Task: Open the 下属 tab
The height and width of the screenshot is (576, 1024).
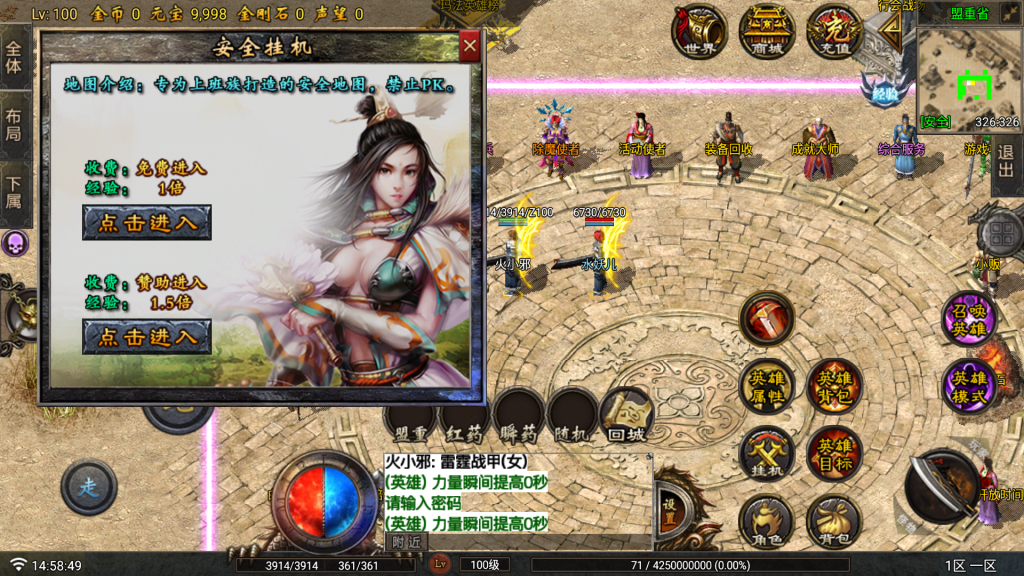Action: 14,195
